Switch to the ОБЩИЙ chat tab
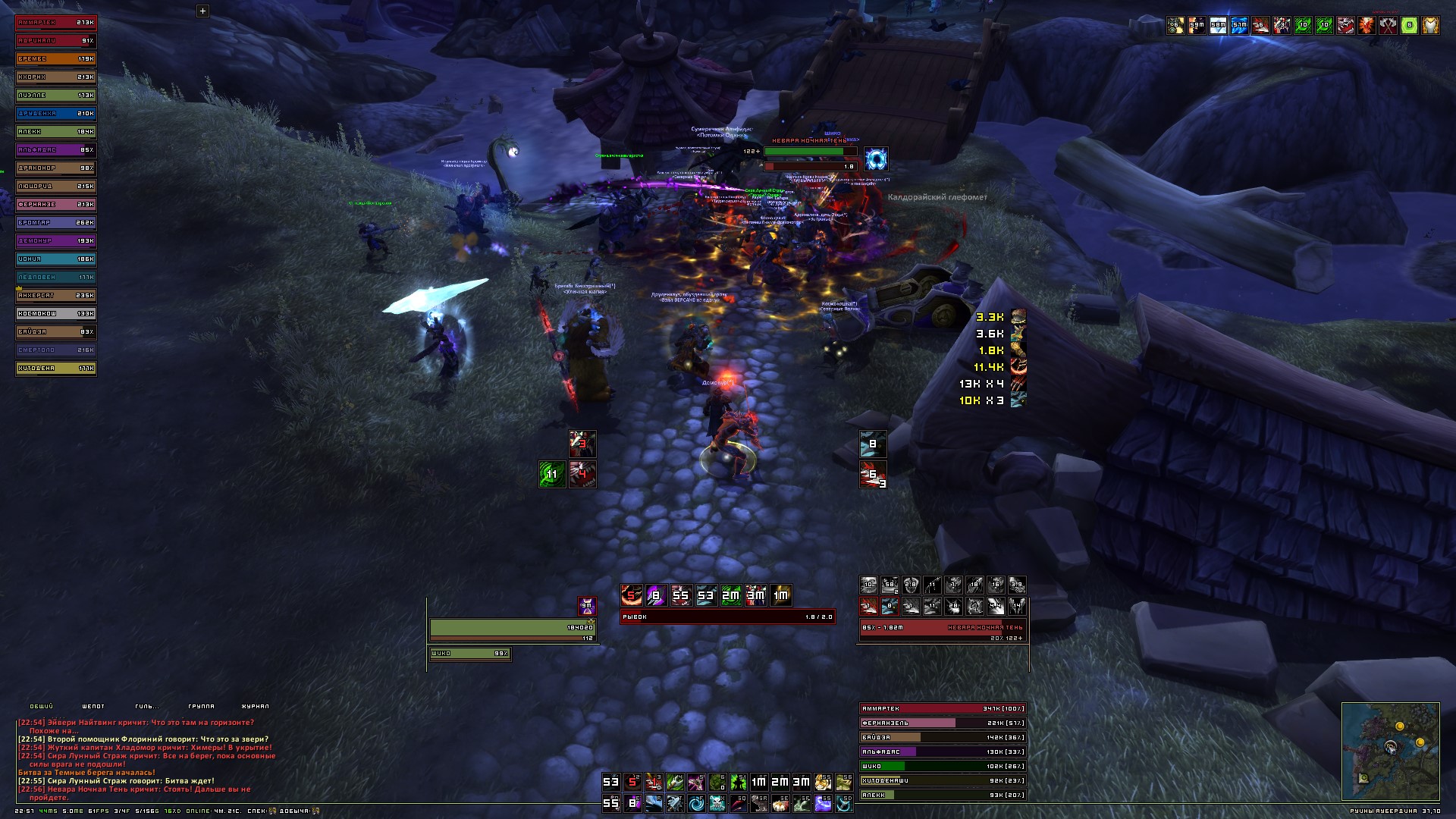This screenshot has width=1456, height=819. (x=42, y=707)
